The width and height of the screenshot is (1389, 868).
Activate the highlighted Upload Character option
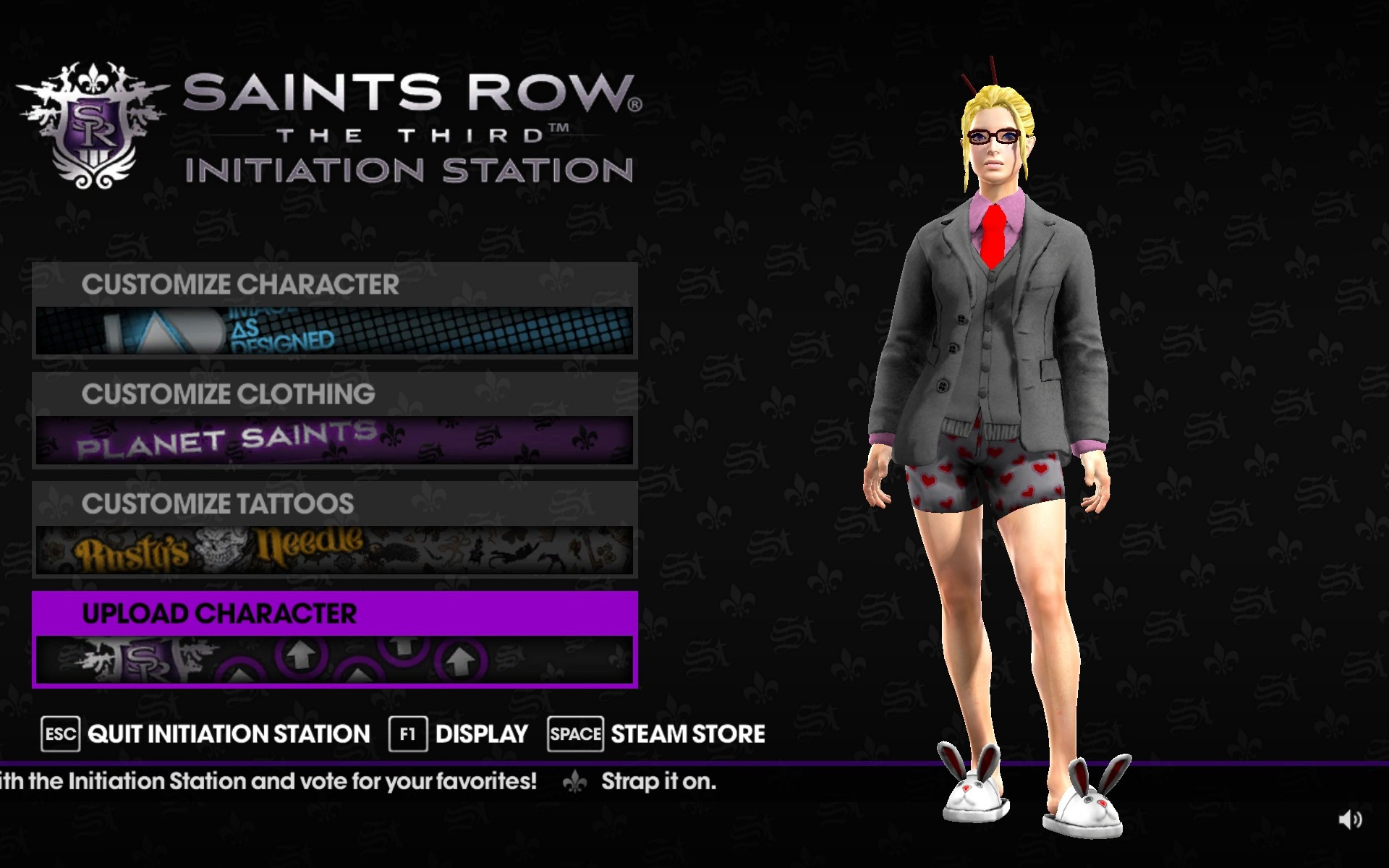pyautogui.click(x=334, y=639)
